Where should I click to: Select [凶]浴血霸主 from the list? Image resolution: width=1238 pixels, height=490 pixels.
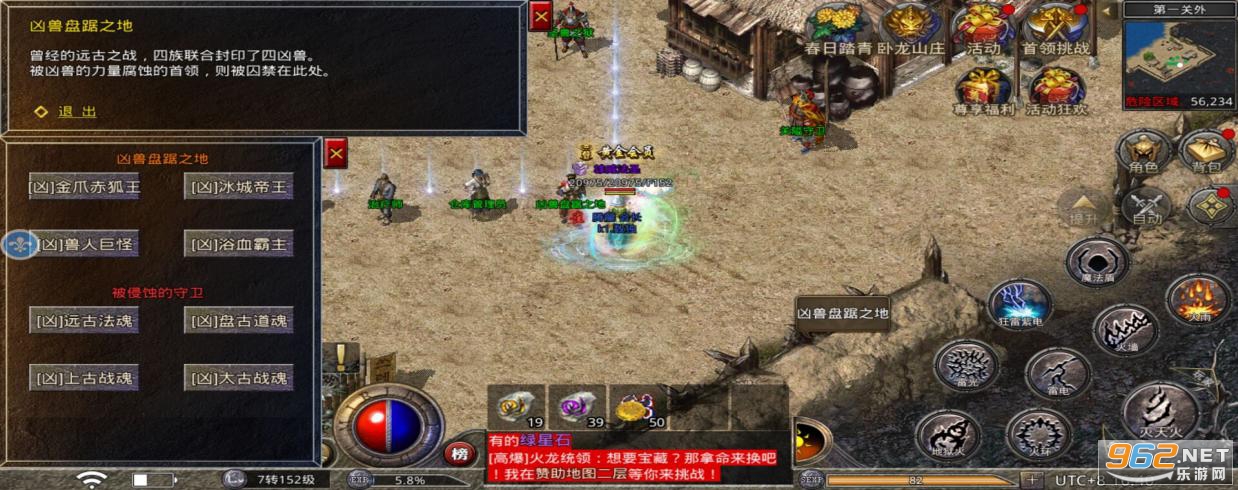[239, 243]
